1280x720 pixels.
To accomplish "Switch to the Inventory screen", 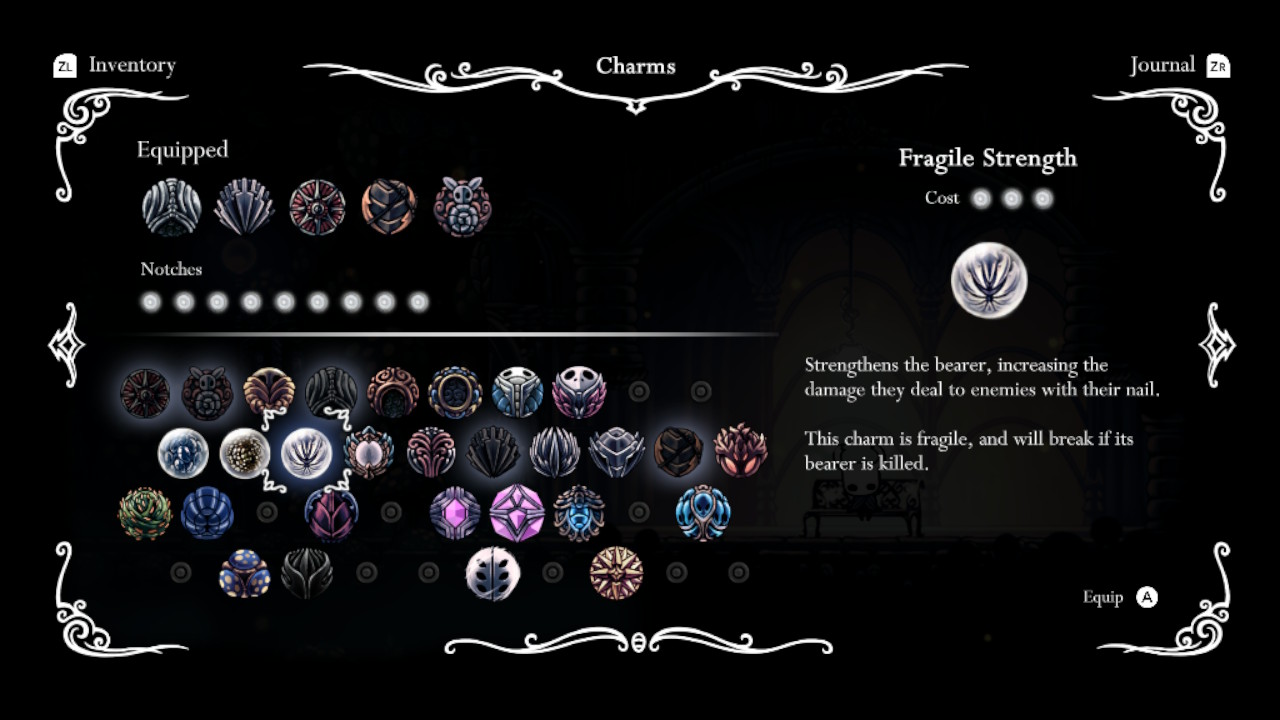I will tap(130, 65).
